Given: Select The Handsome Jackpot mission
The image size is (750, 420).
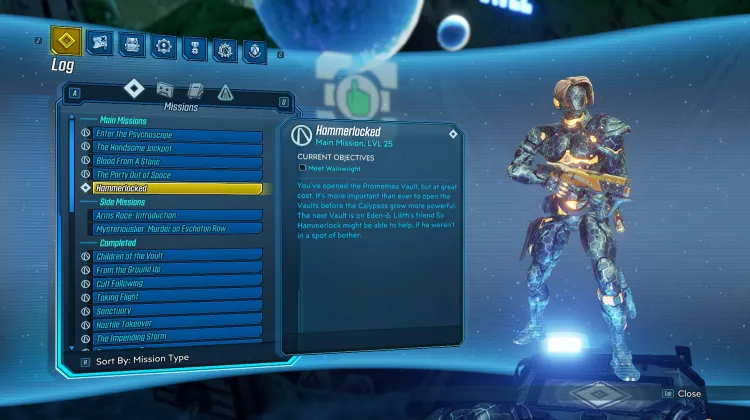Looking at the screenshot, I should tap(177, 148).
